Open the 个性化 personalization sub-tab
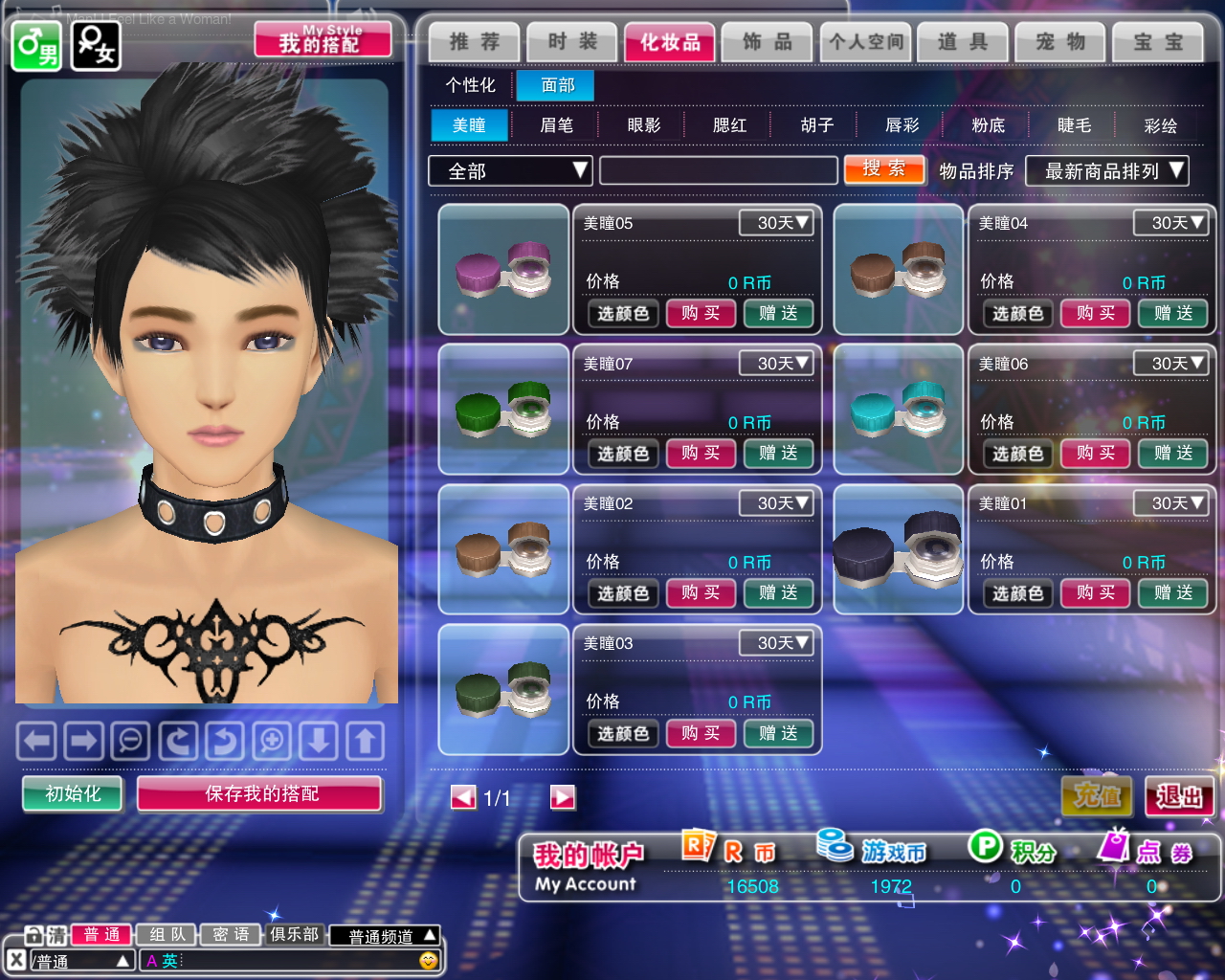1225x980 pixels. (x=470, y=85)
